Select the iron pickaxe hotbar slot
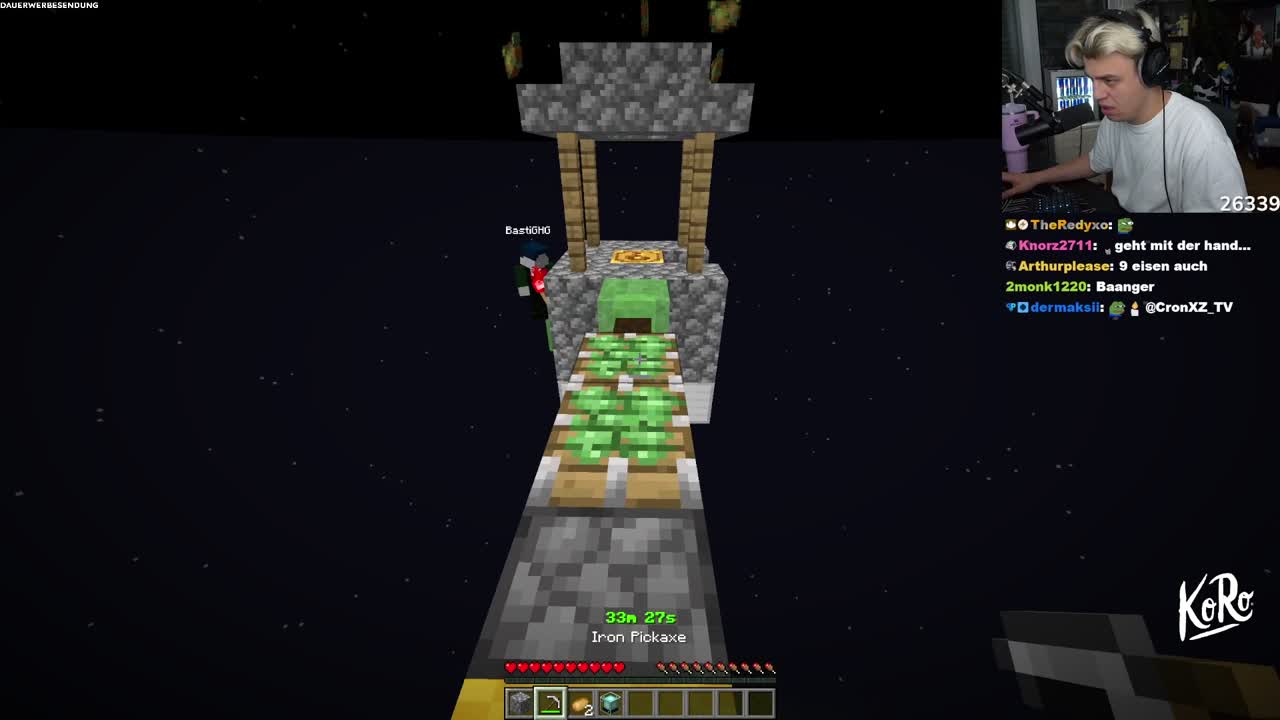 pos(549,703)
